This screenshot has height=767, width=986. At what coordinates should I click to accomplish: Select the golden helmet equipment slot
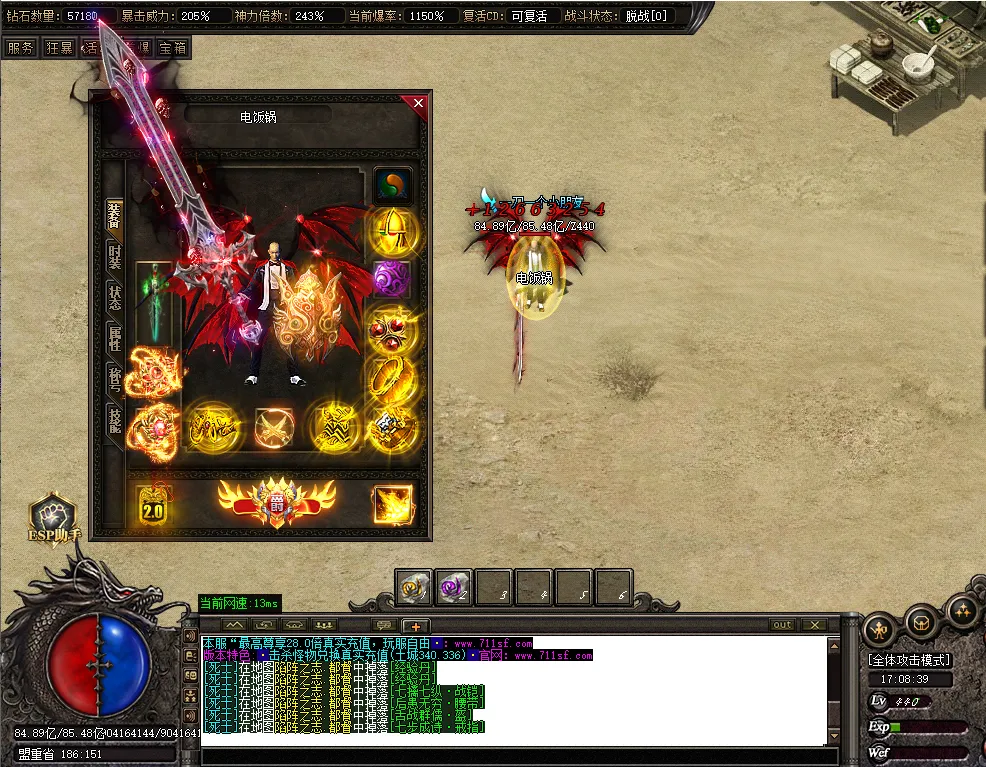pyautogui.click(x=392, y=231)
